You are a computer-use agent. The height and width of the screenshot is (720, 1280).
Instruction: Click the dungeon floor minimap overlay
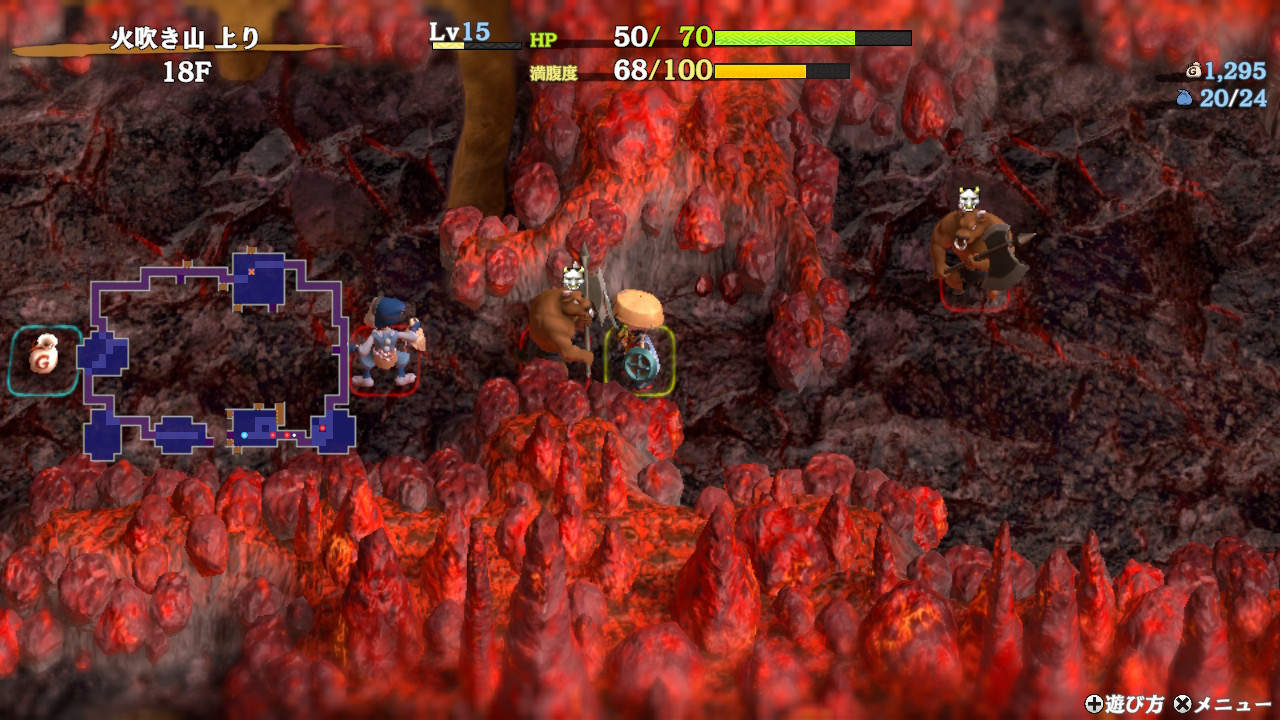(218, 355)
